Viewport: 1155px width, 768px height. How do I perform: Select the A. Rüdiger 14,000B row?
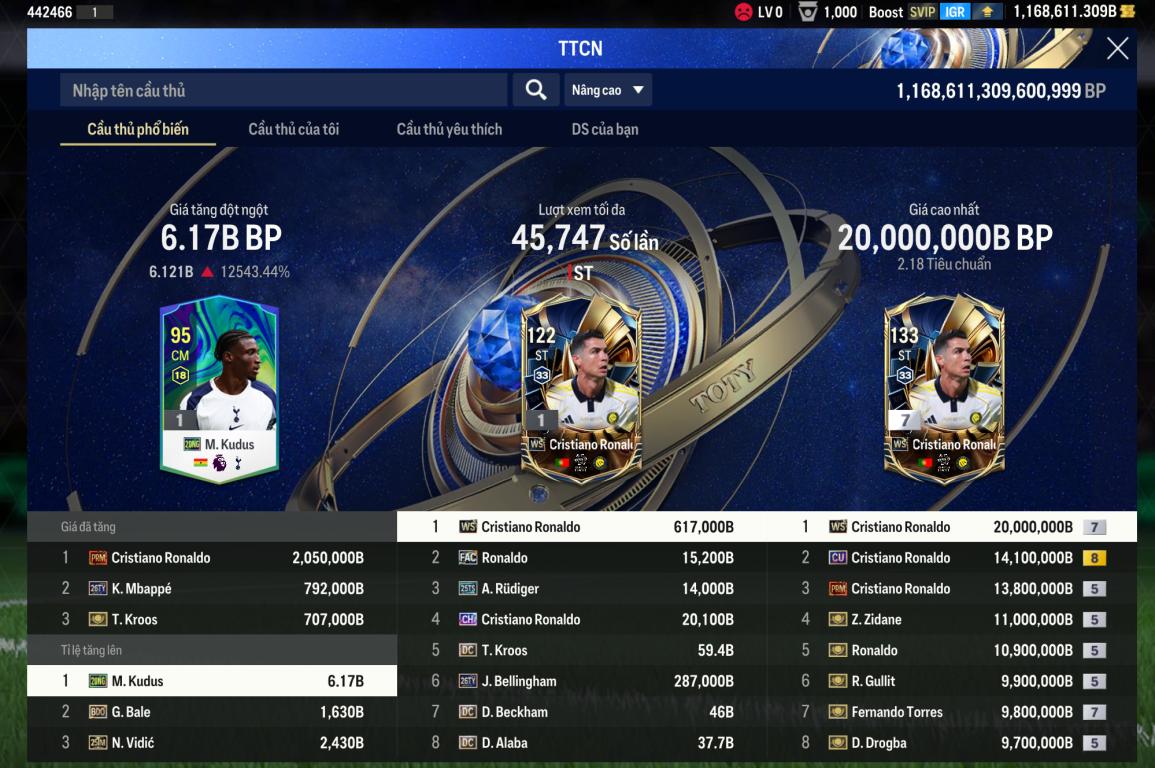(x=582, y=589)
